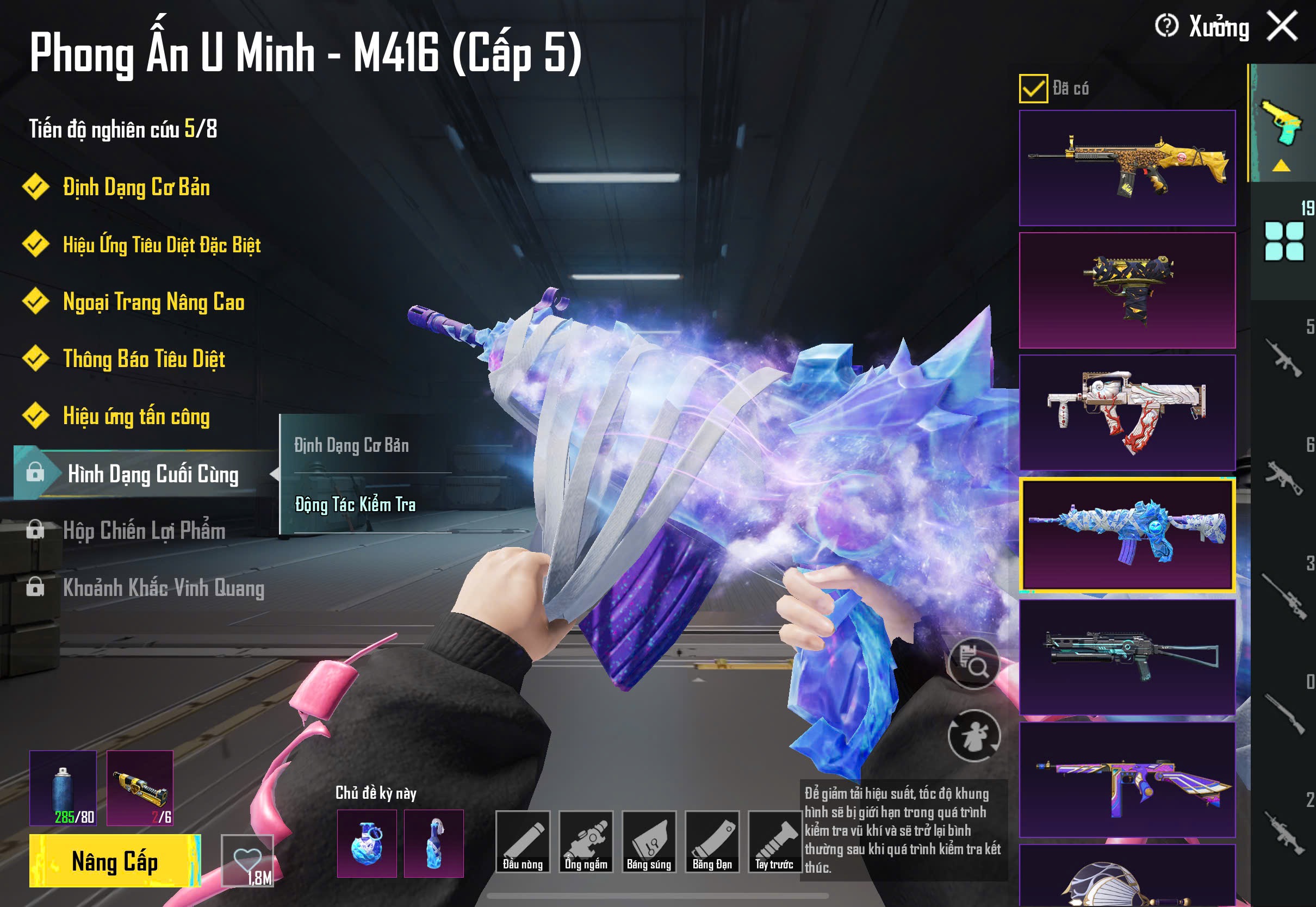Click the yellow Nâng Cấp upgrade button
Viewport: 1316px width, 907px height.
[x=115, y=860]
